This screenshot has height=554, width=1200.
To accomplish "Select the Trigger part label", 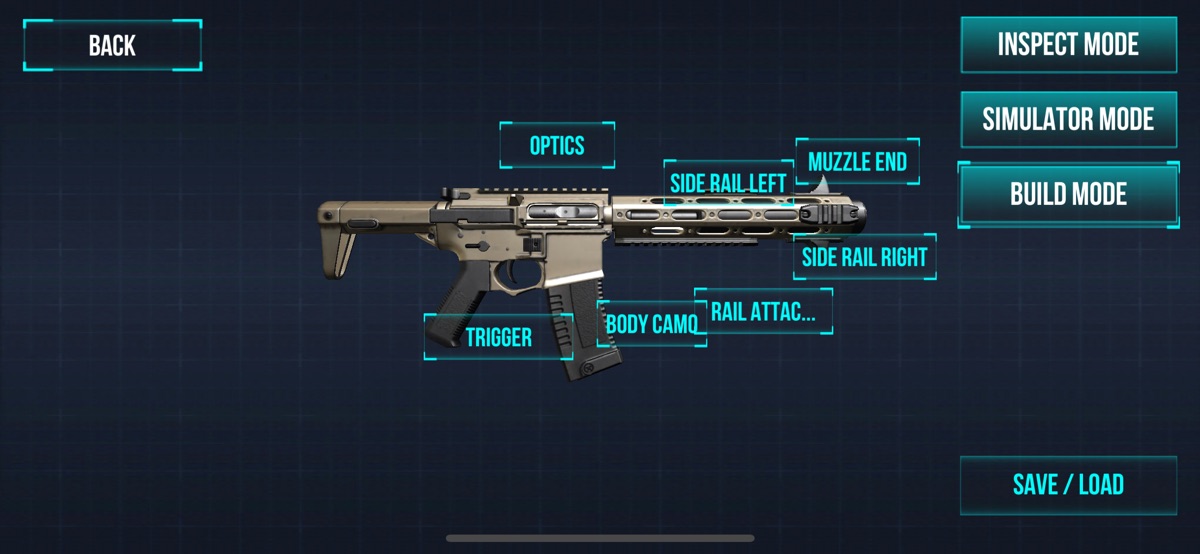I will (498, 337).
